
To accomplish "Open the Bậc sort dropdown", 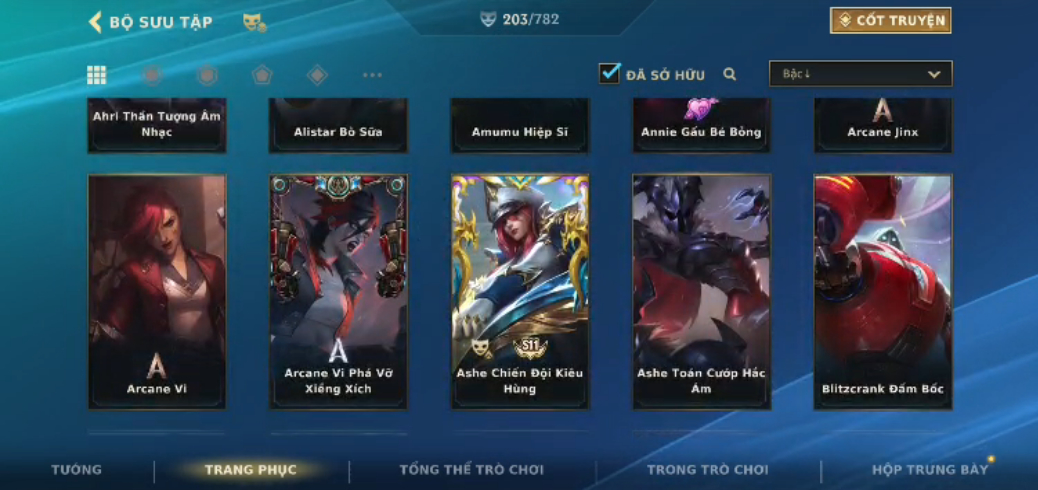I will click(860, 74).
